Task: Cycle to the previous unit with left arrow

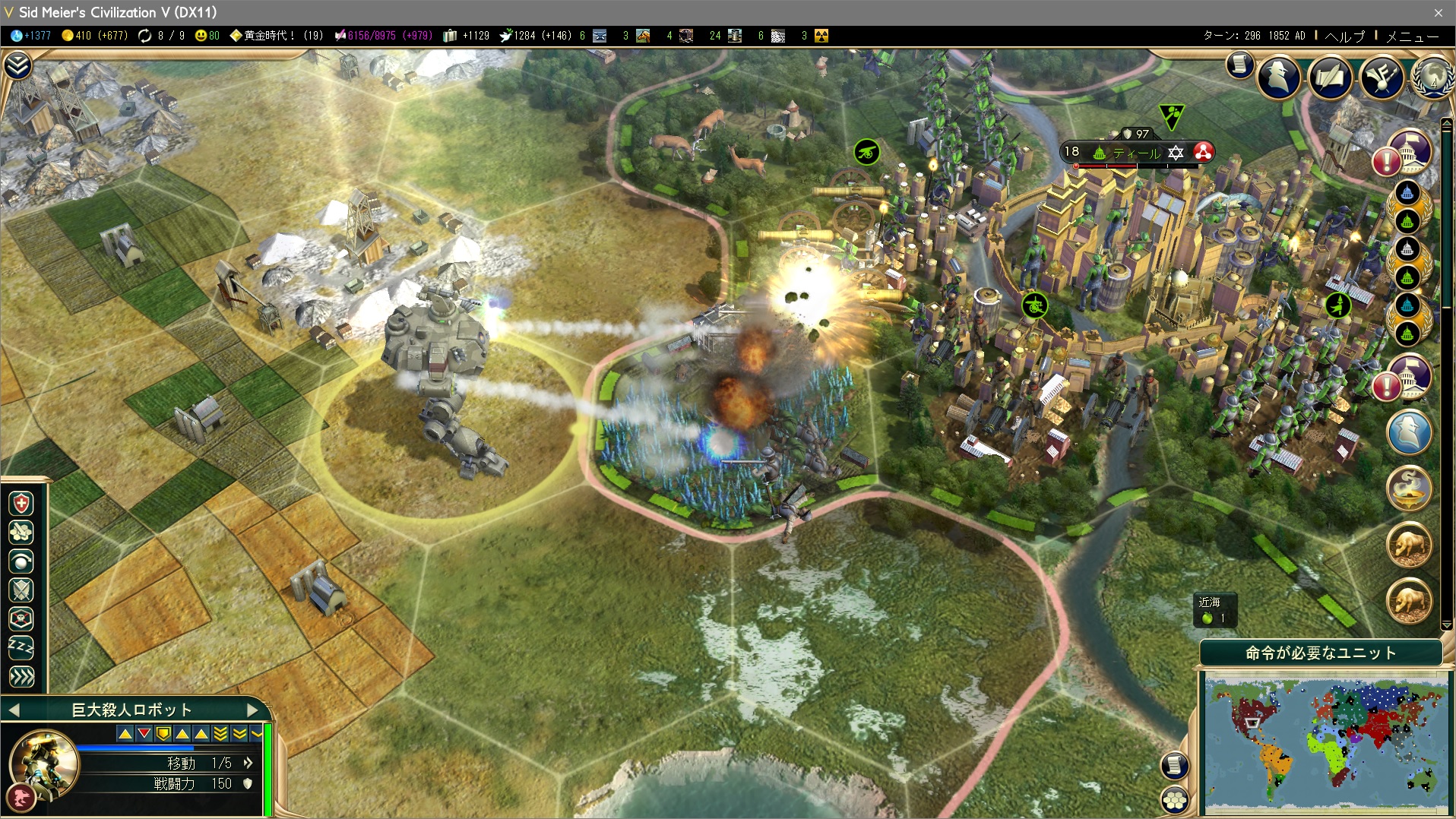Action: point(13,710)
